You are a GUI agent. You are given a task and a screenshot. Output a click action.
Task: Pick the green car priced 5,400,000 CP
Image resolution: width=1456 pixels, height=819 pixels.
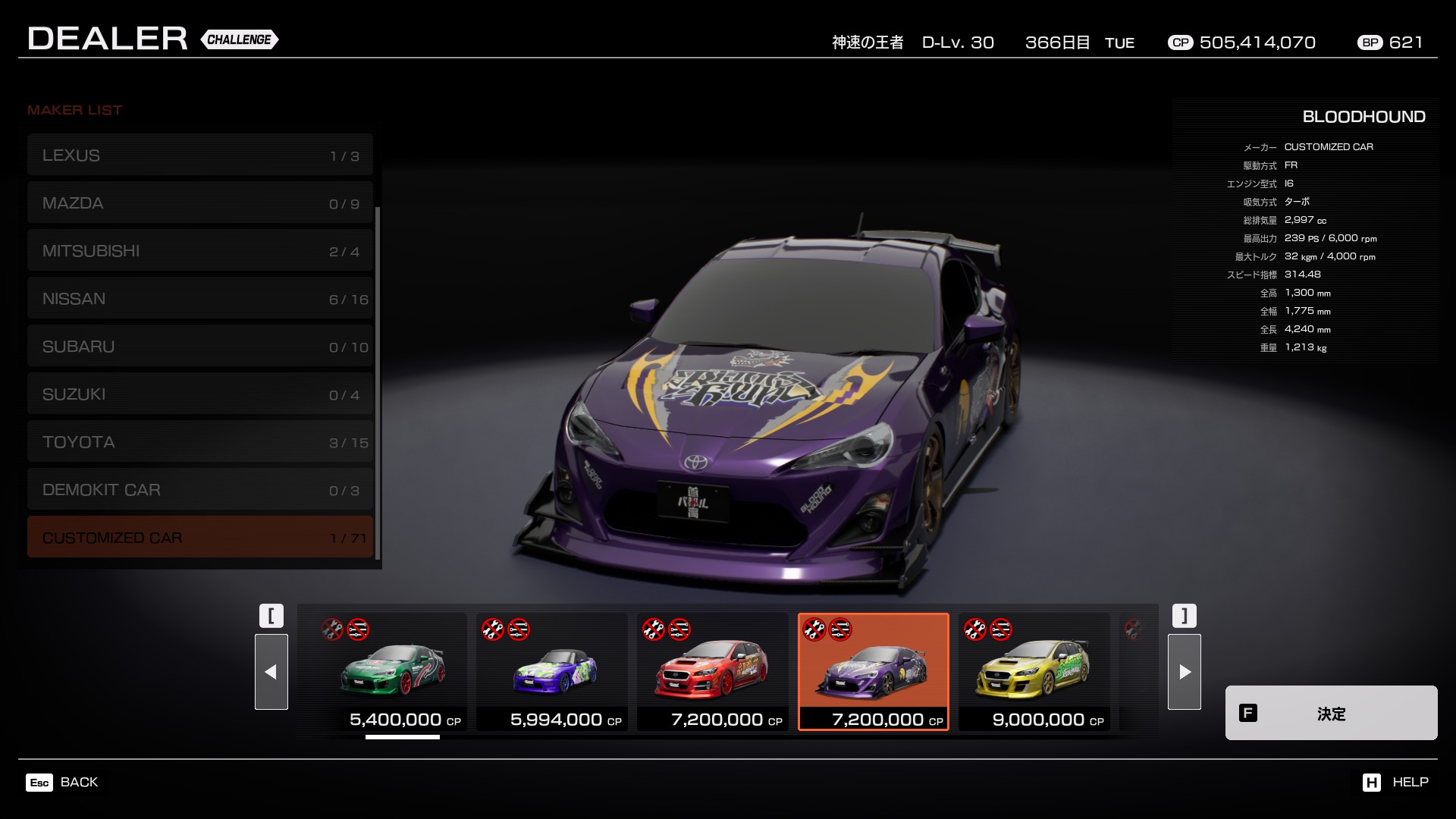pyautogui.click(x=391, y=672)
